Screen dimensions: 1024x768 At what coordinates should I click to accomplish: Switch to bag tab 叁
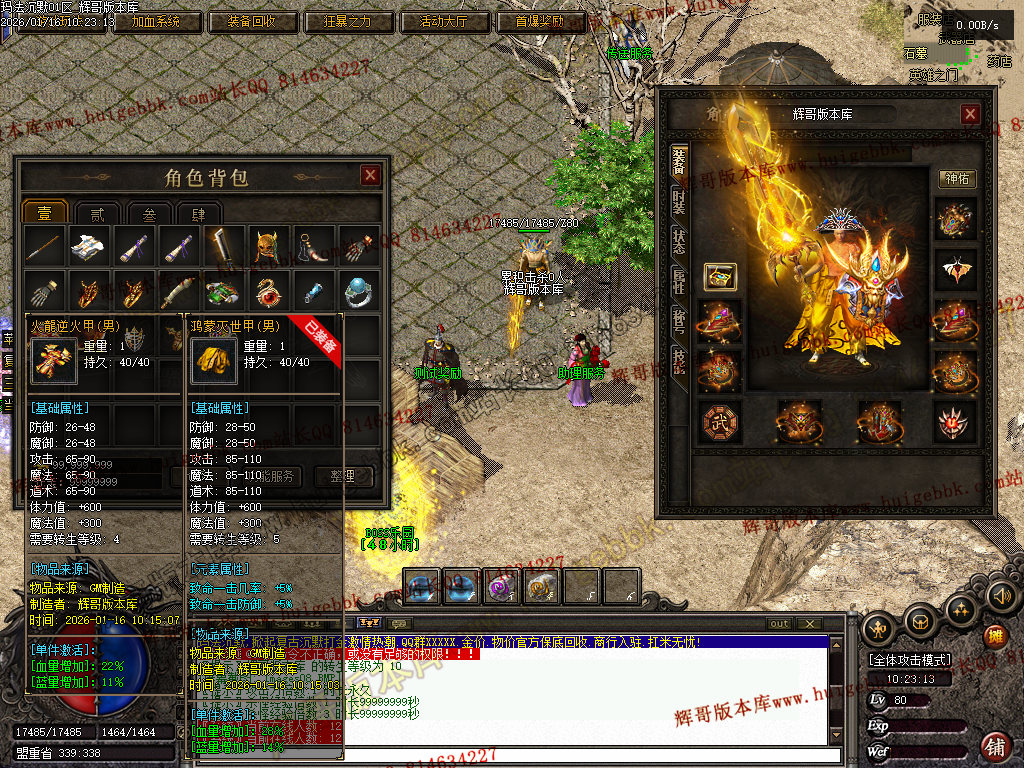pyautogui.click(x=148, y=214)
